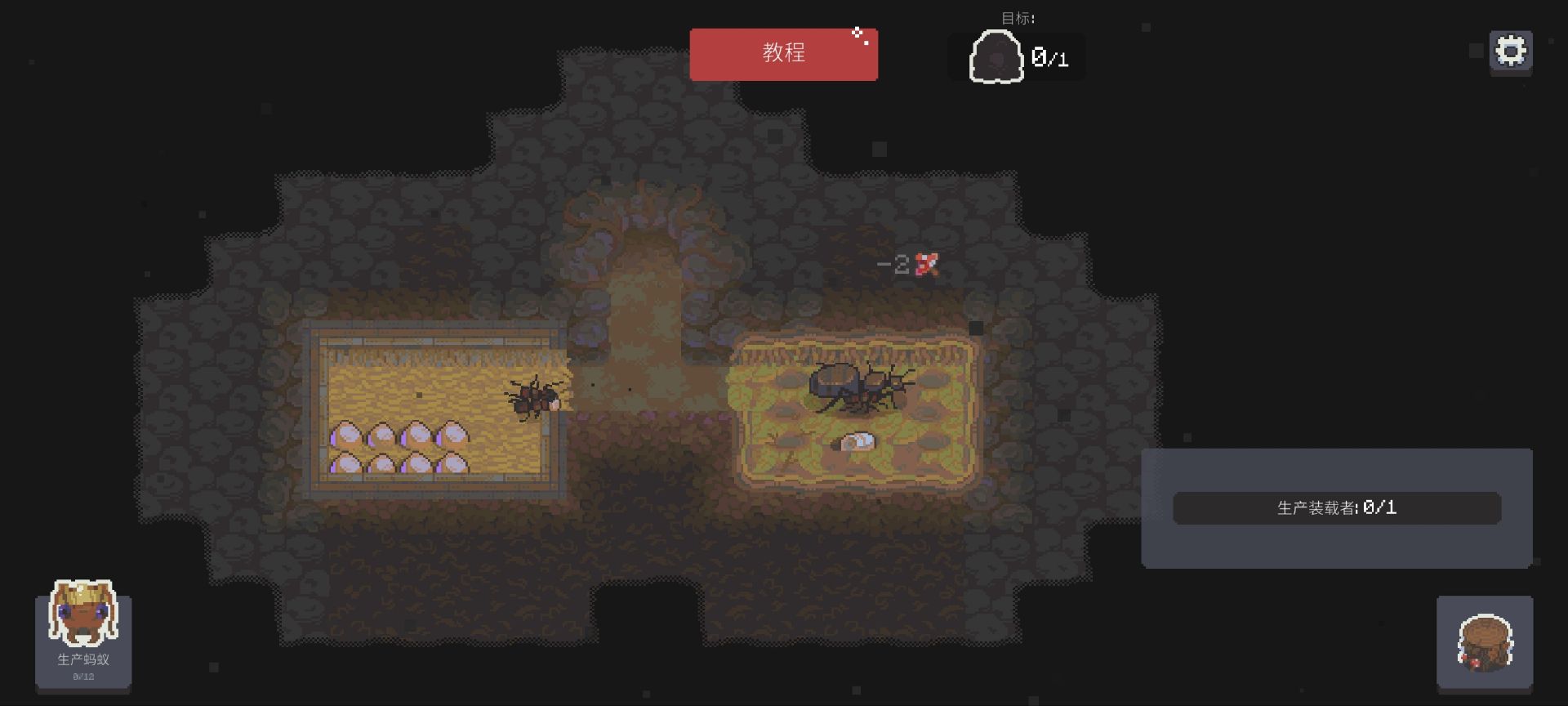Viewport: 1568px width, 706px height.
Task: Open the red 教程 tutorial button
Action: pyautogui.click(x=783, y=54)
